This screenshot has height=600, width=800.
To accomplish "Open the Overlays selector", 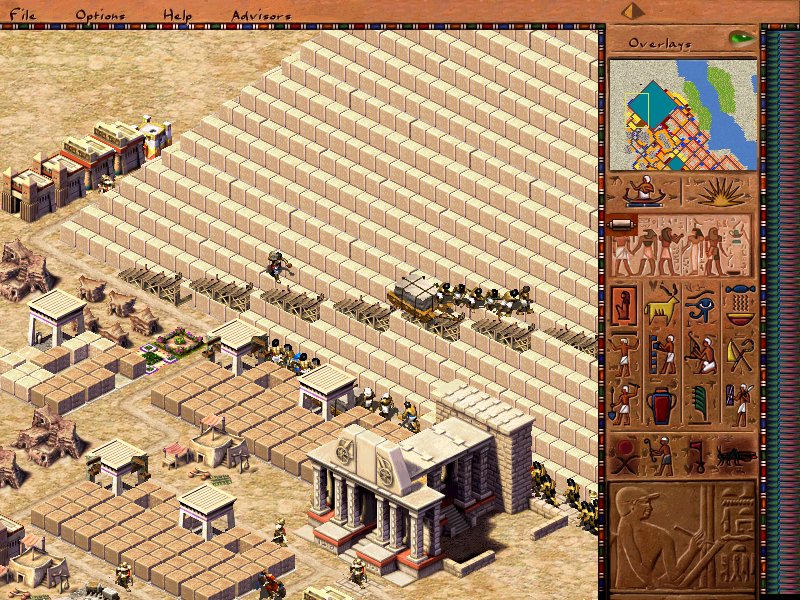I will (x=660, y=43).
